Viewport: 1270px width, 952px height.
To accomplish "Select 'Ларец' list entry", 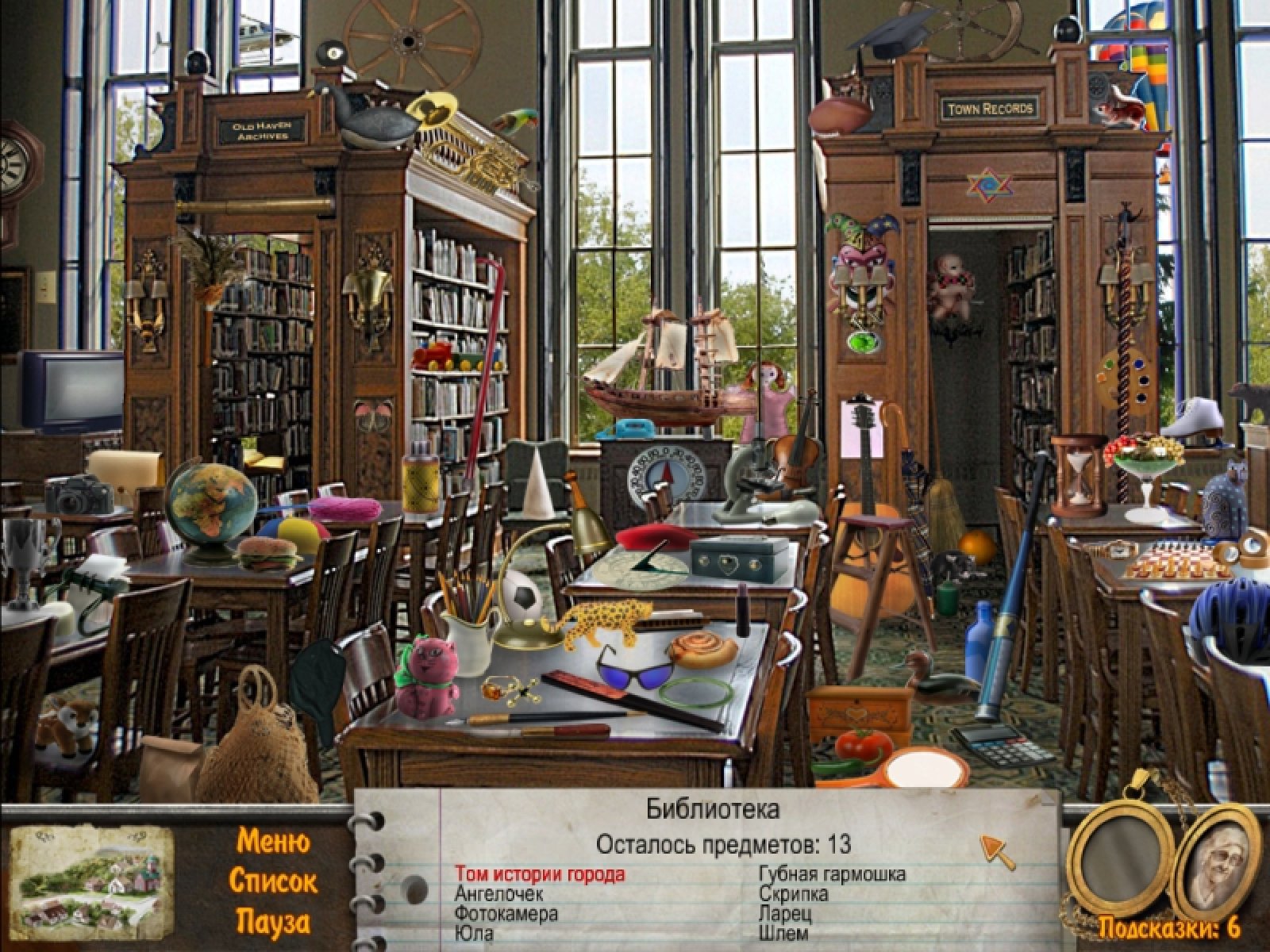I will pyautogui.click(x=785, y=914).
